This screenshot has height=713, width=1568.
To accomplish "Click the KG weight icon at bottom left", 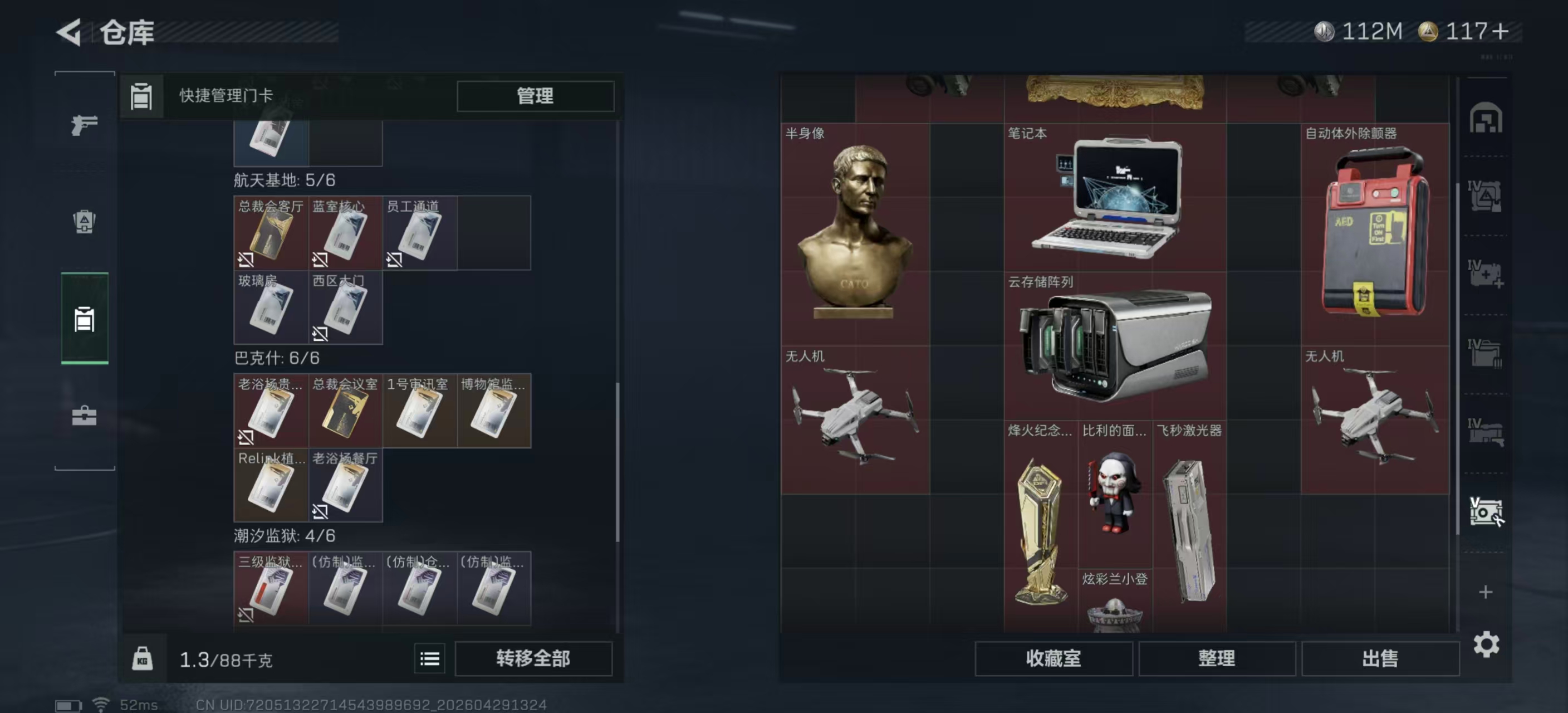I will [x=144, y=659].
